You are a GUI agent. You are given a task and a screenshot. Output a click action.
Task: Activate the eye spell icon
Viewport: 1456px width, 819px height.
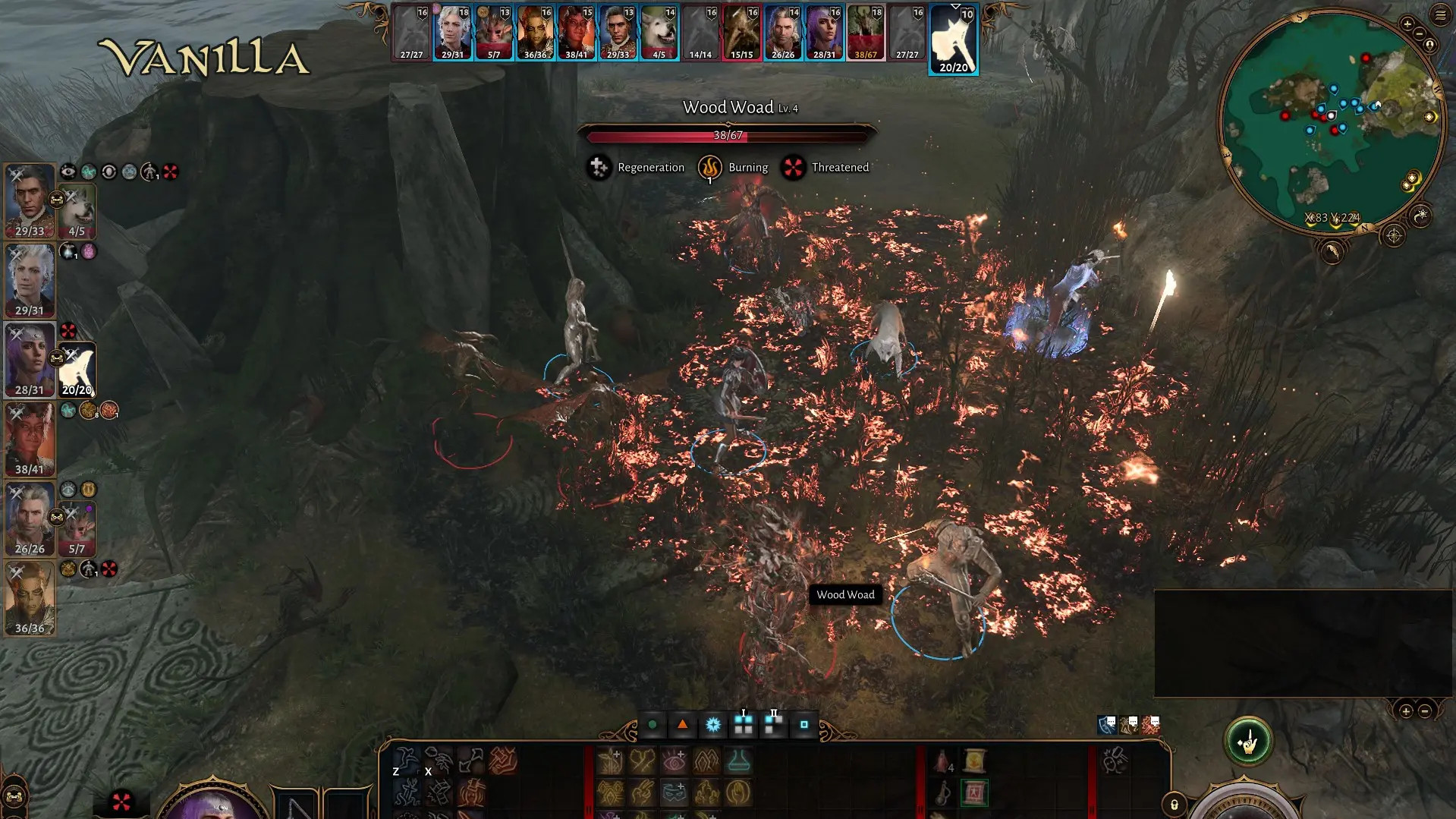tap(674, 761)
